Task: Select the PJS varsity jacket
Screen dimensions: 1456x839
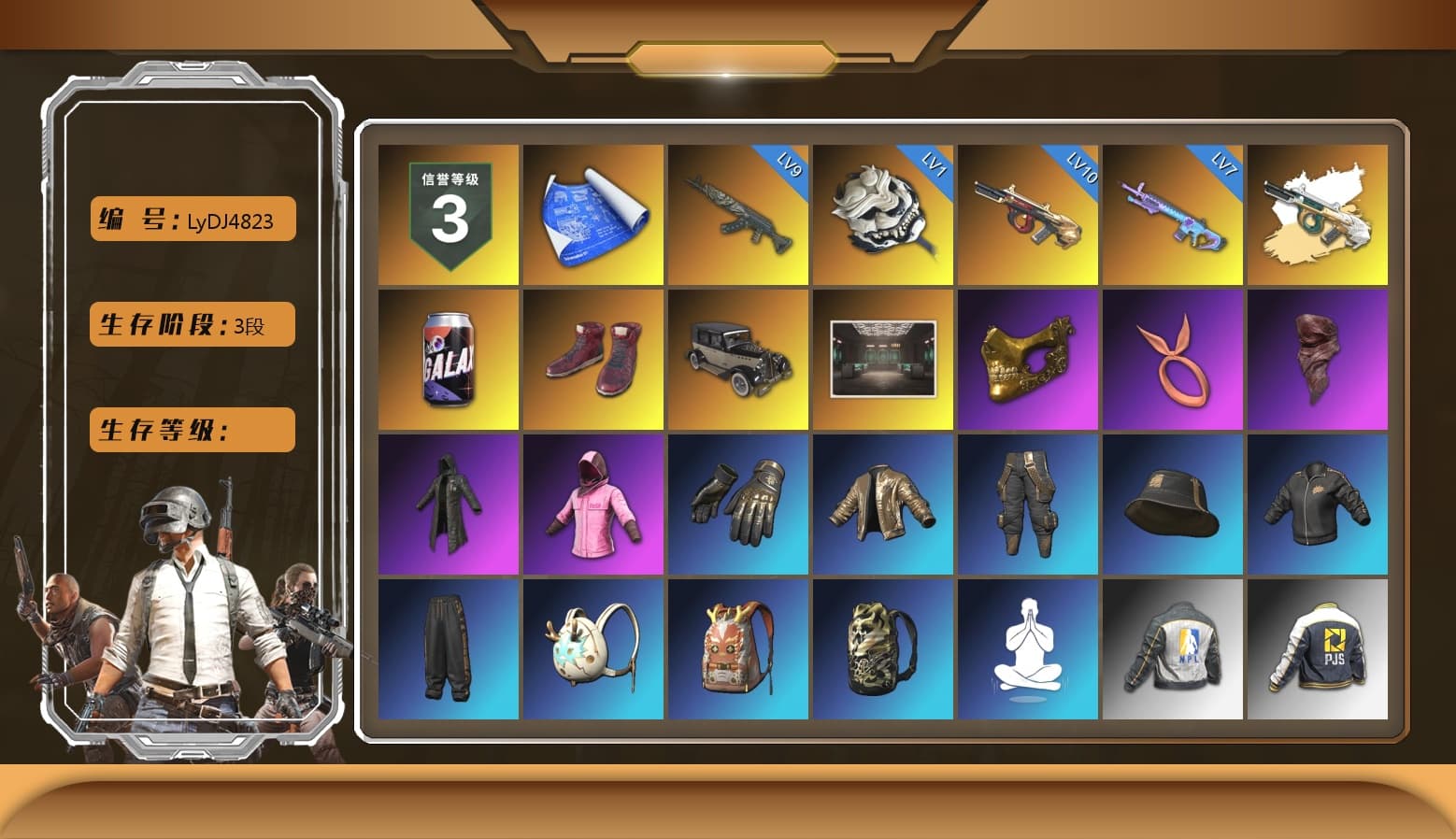Action: [x=1319, y=647]
